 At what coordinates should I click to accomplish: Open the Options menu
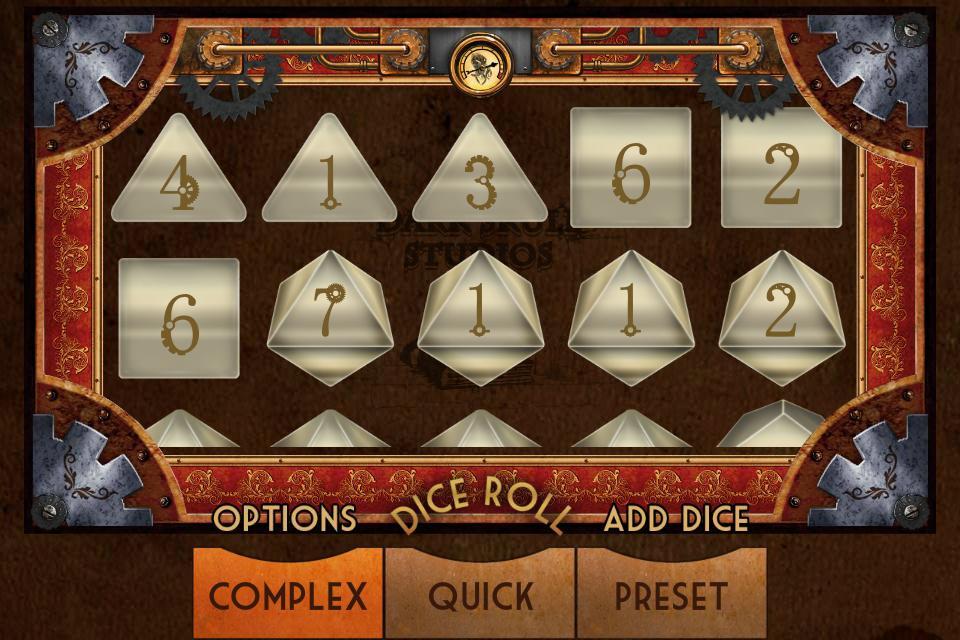(285, 518)
